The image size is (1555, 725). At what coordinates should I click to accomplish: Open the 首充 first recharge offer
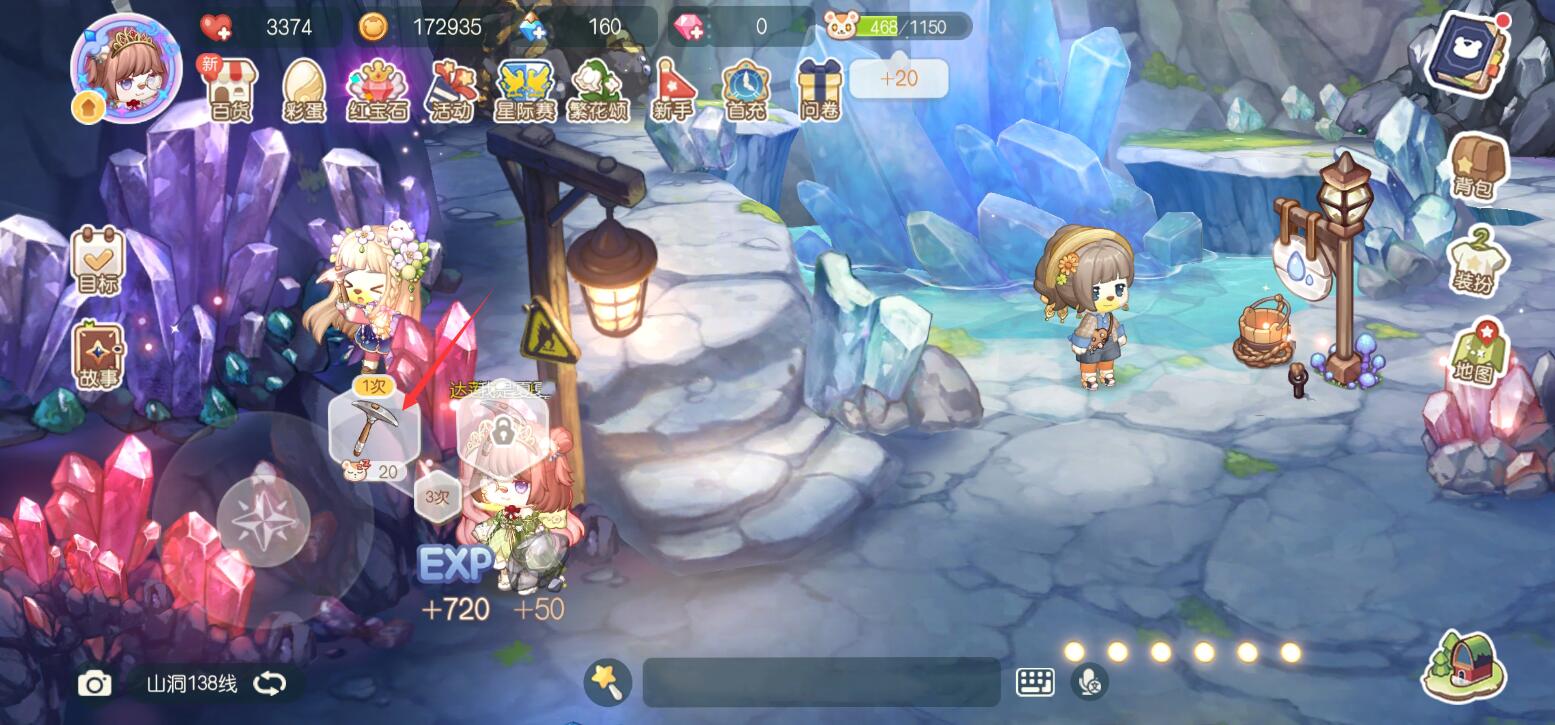(745, 89)
